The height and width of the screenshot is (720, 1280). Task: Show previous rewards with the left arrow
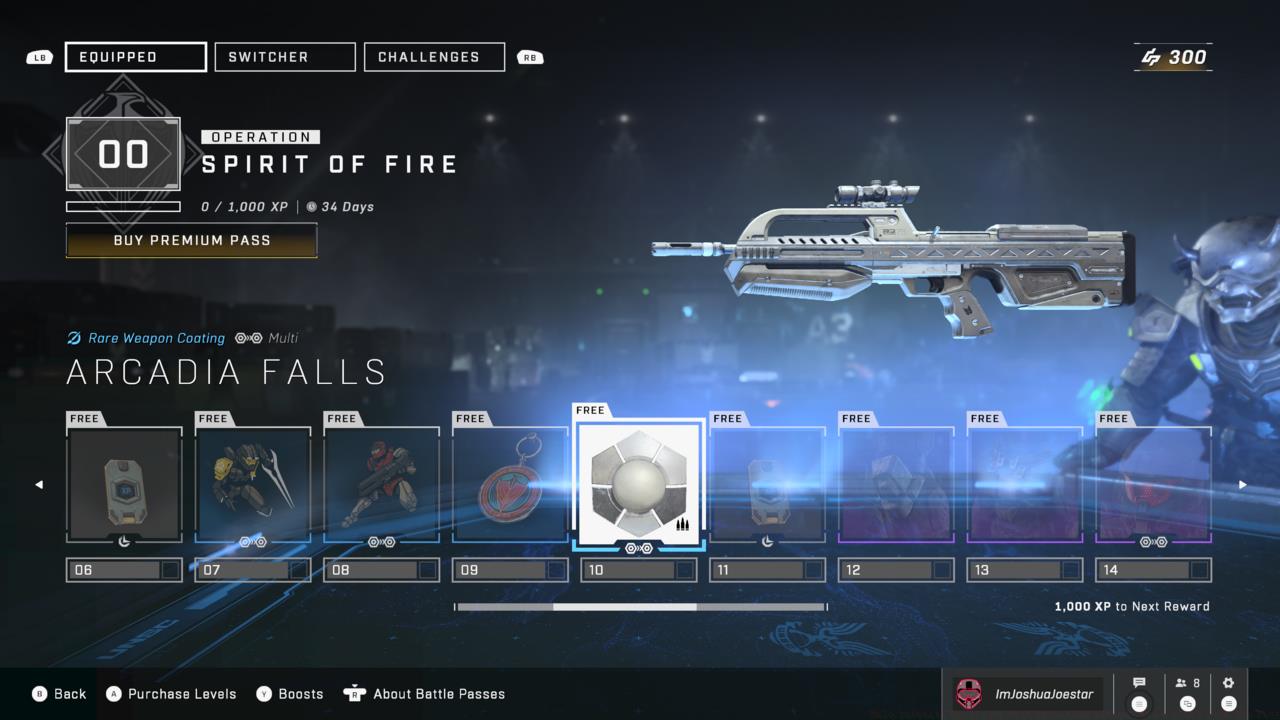click(39, 485)
